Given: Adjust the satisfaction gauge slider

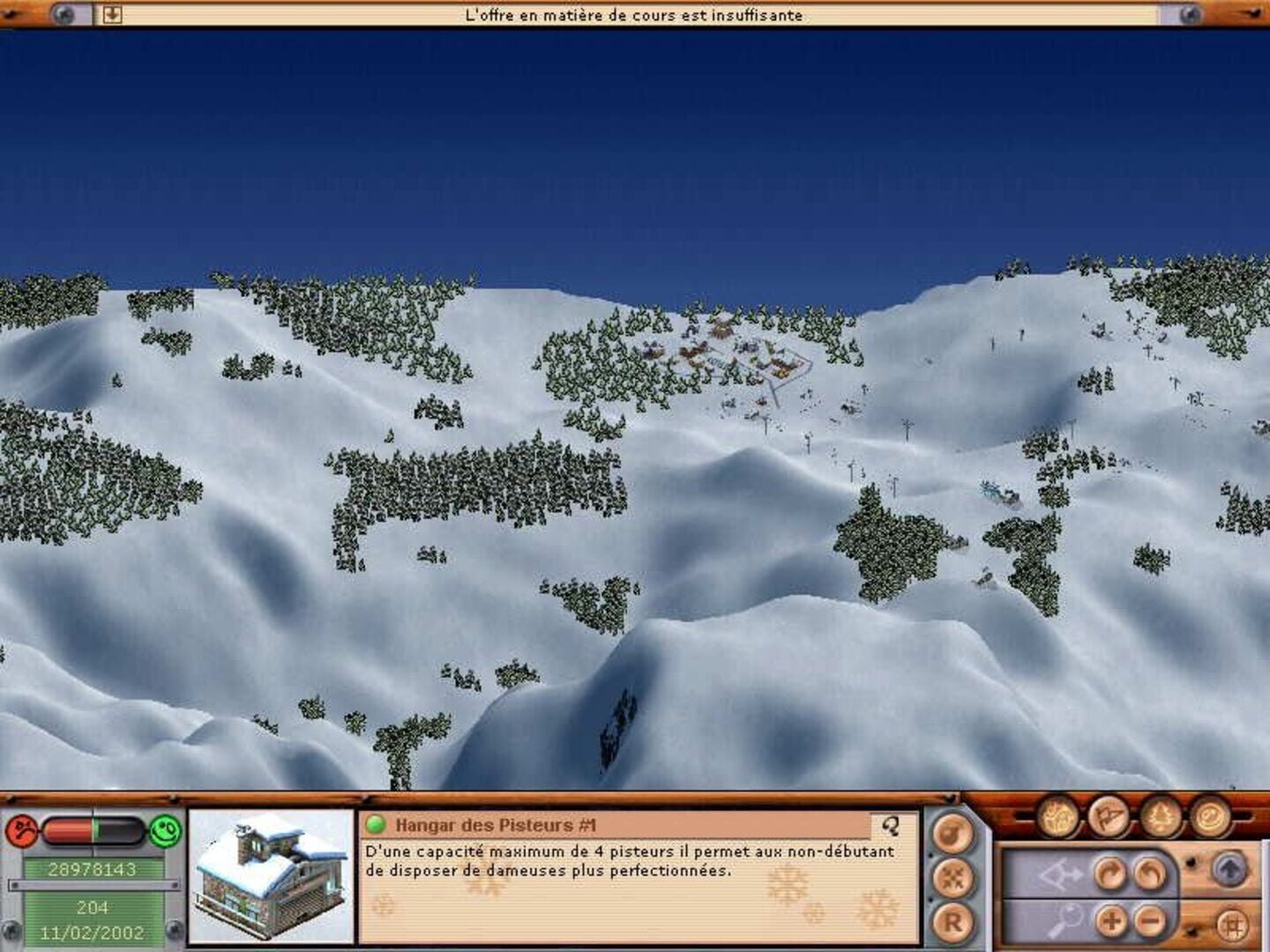Looking at the screenshot, I should tap(93, 831).
